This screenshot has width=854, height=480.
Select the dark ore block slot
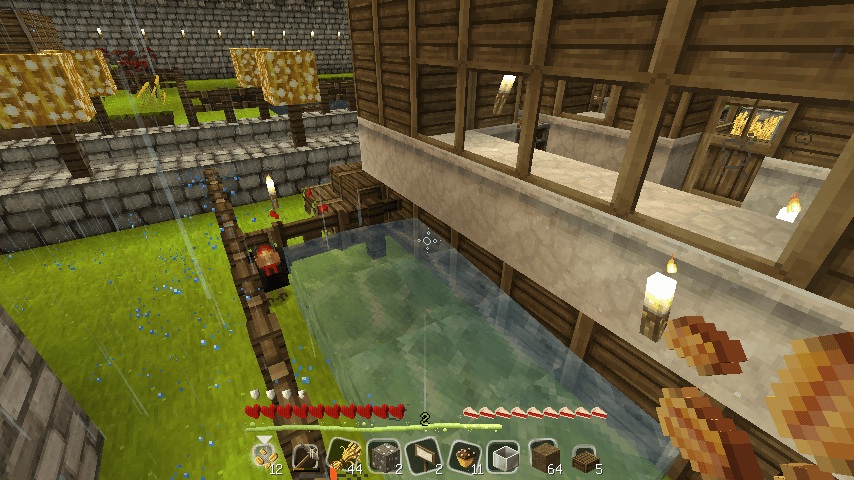pyautogui.click(x=383, y=456)
